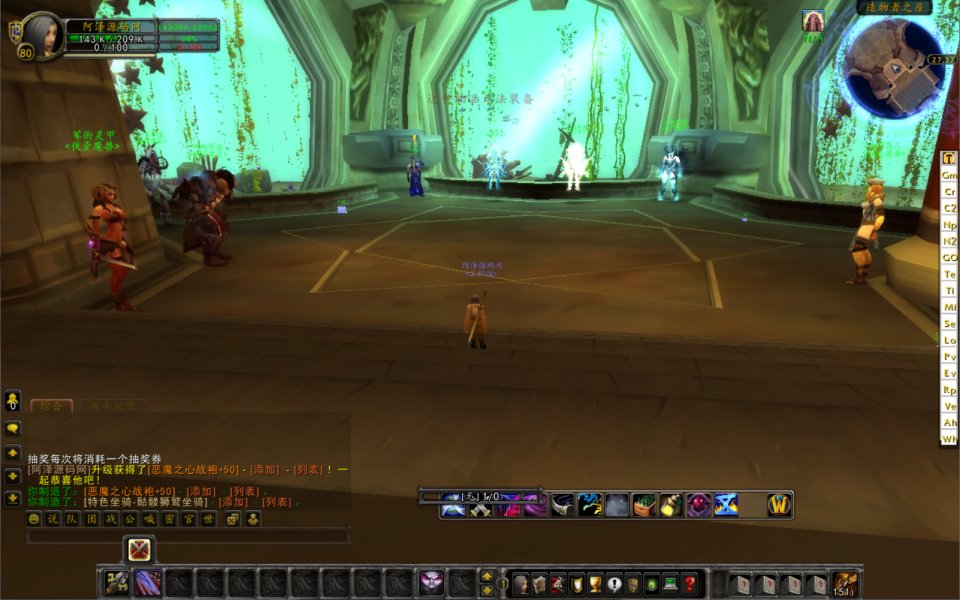Click the chat input box
This screenshot has height=600, width=960.
[x=188, y=537]
